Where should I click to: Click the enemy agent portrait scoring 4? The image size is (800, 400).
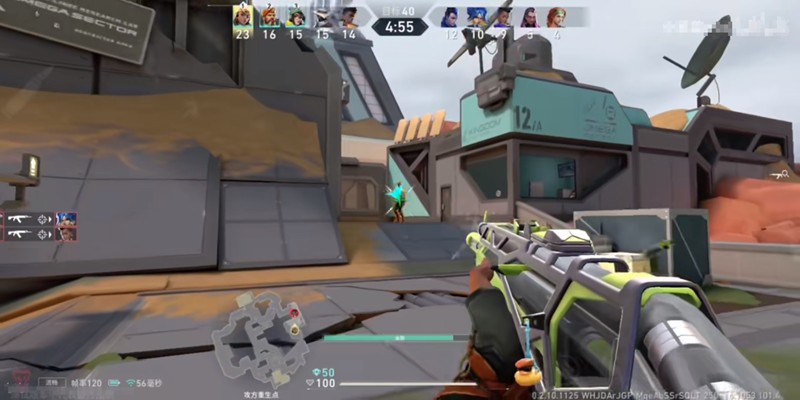click(556, 16)
